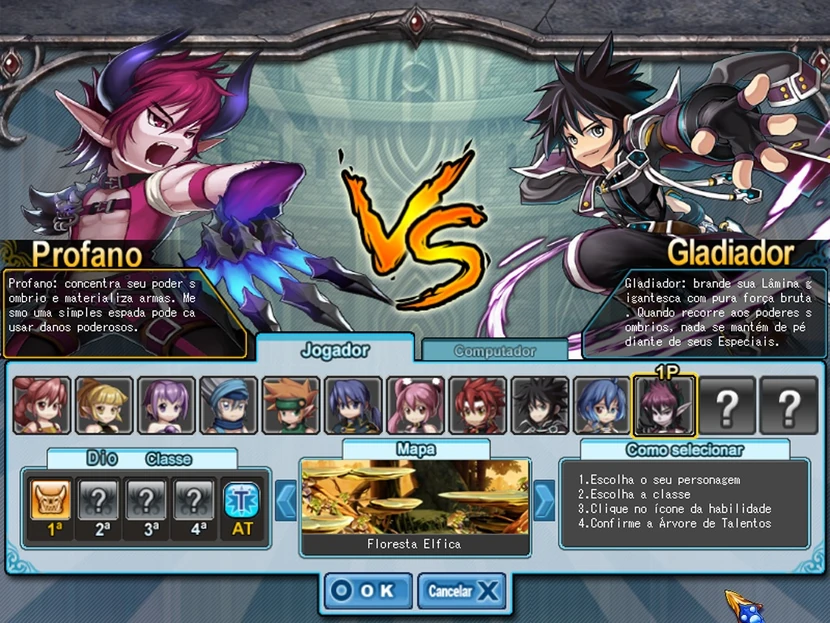Pick the 1P horned Dio portrait
The image size is (830, 623).
[x=664, y=405]
